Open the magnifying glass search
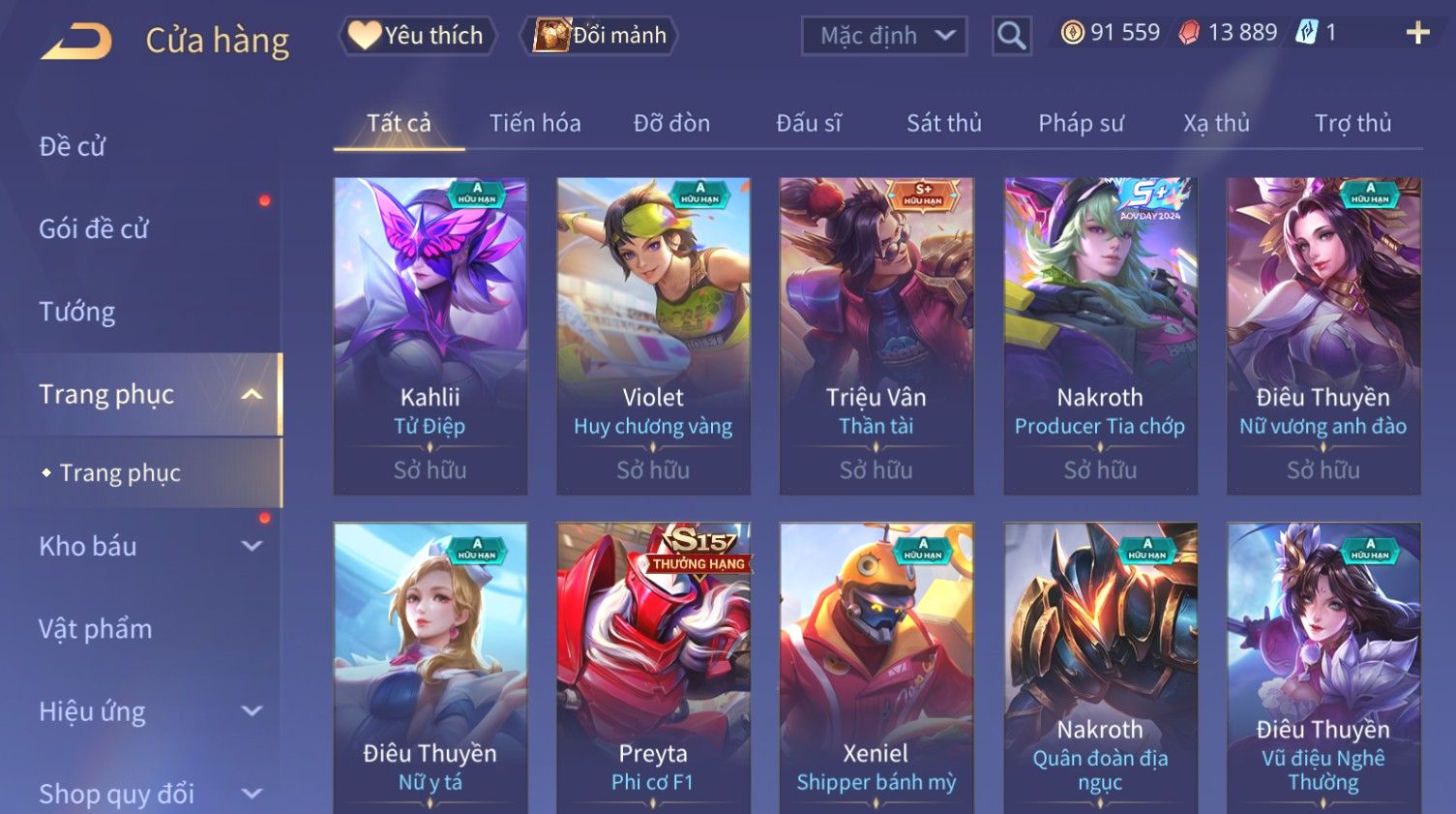 1011,37
